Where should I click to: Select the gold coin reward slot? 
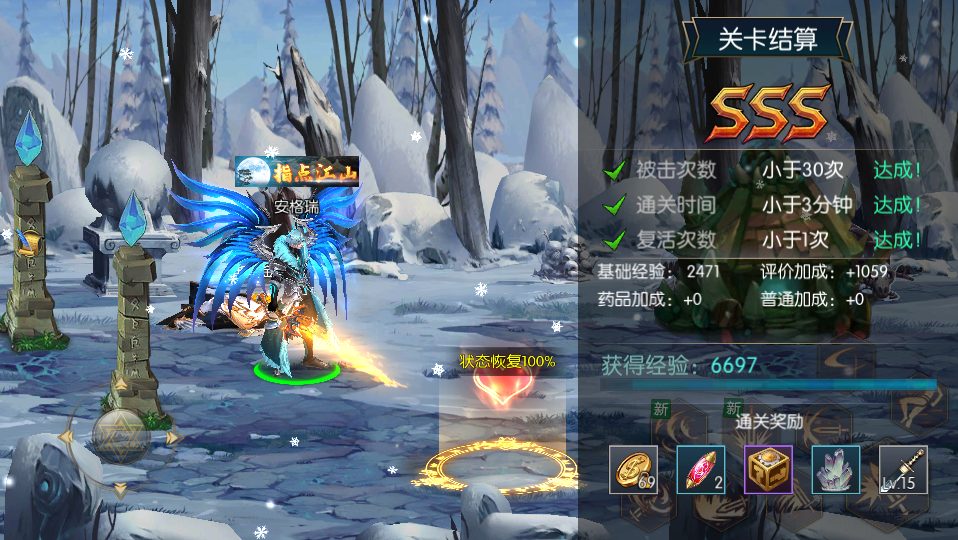point(634,470)
